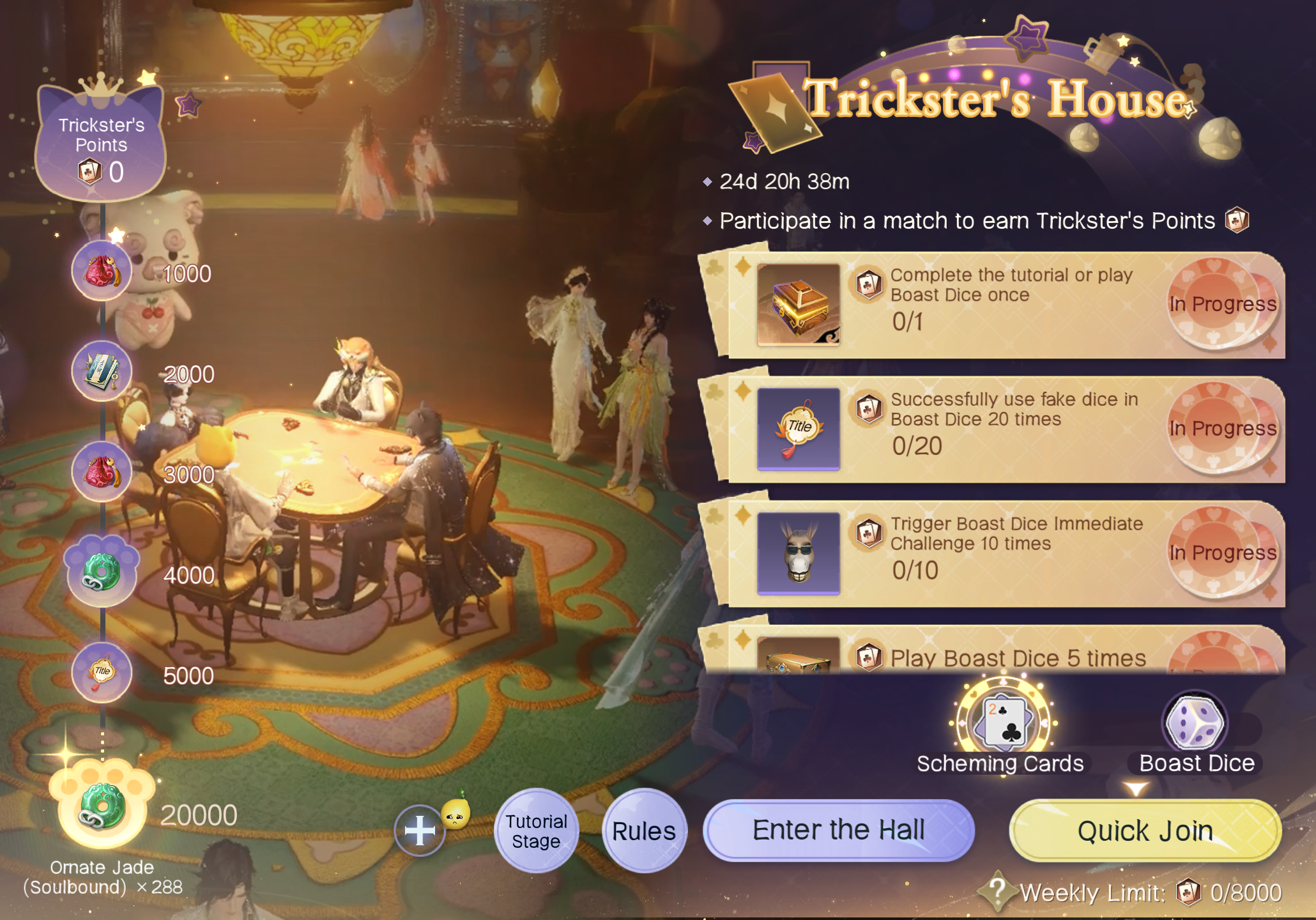Viewport: 1316px width, 920px height.
Task: Enter the Hall
Action: tap(838, 830)
